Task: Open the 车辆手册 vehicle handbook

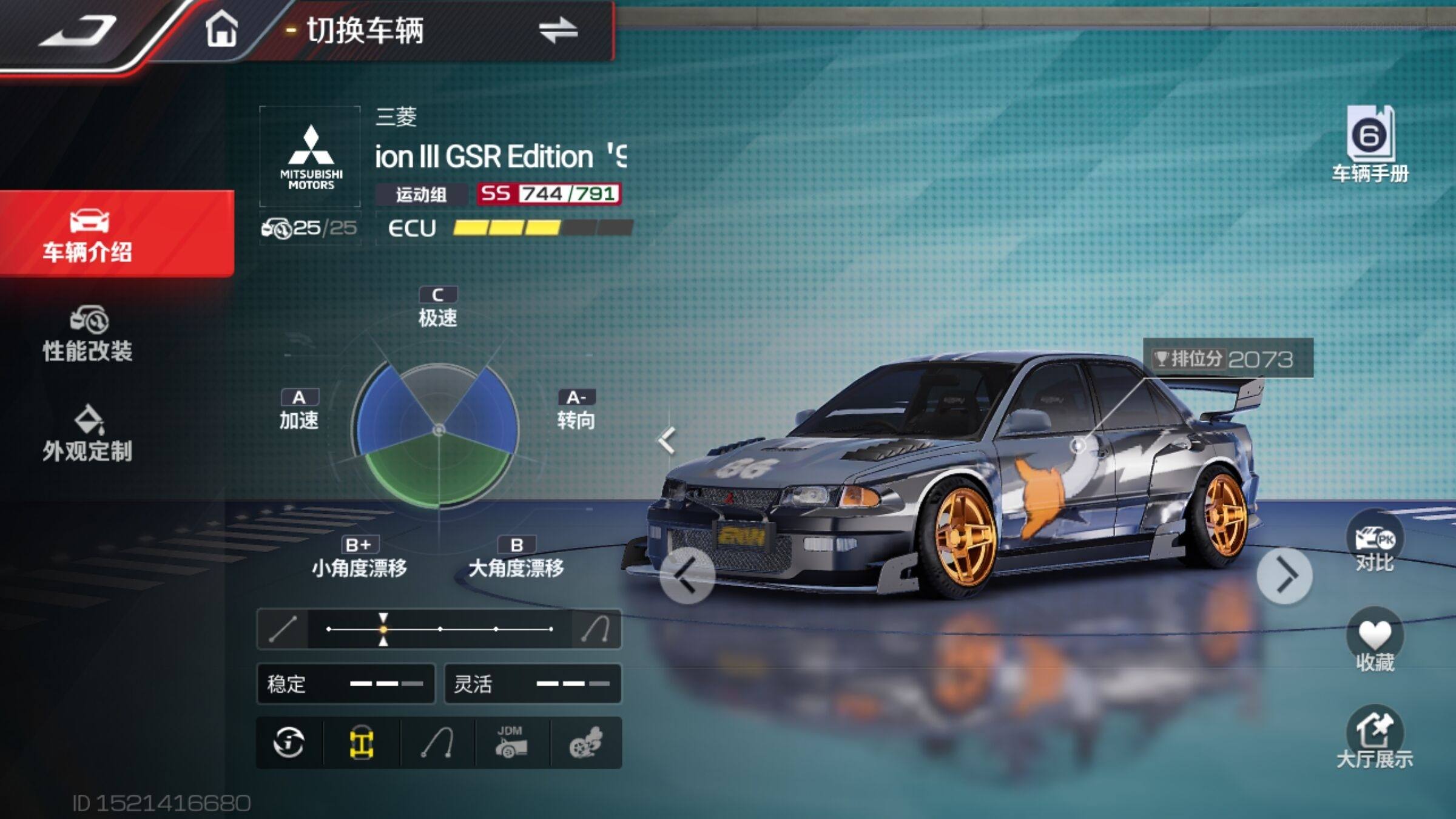Action: click(1370, 144)
